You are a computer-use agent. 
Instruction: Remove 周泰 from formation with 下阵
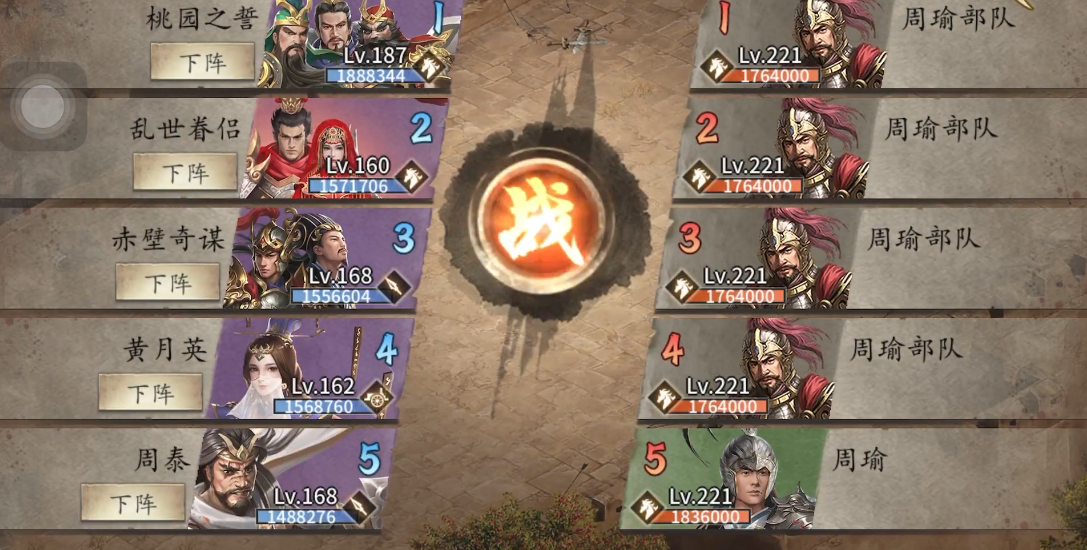pos(133,502)
